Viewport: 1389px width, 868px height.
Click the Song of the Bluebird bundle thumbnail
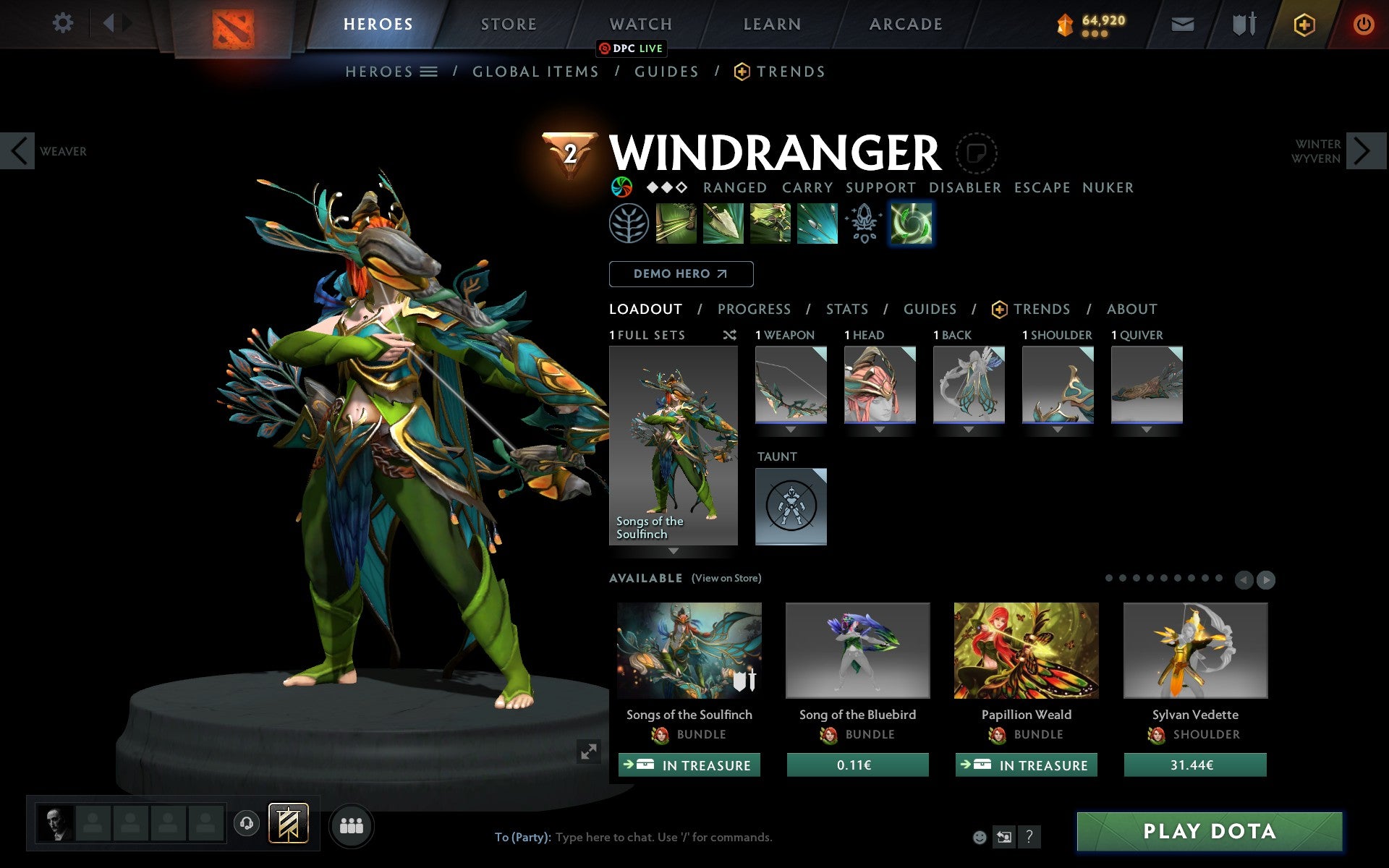click(857, 650)
